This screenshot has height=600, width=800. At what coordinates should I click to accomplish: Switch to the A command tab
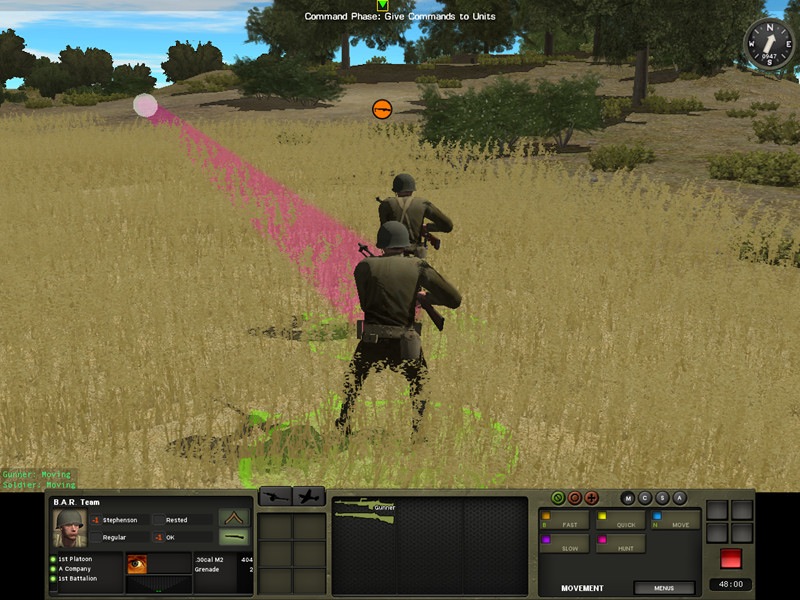(679, 498)
